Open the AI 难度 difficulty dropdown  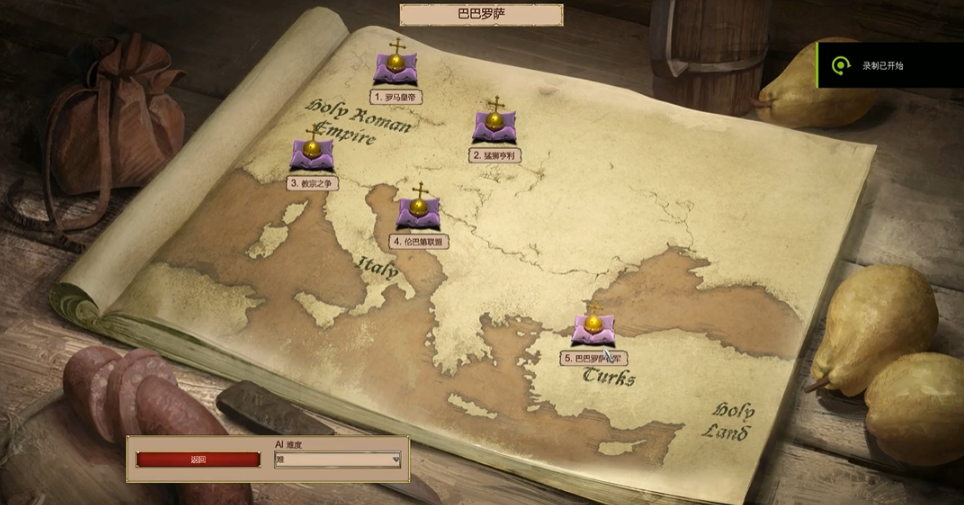coord(338,460)
